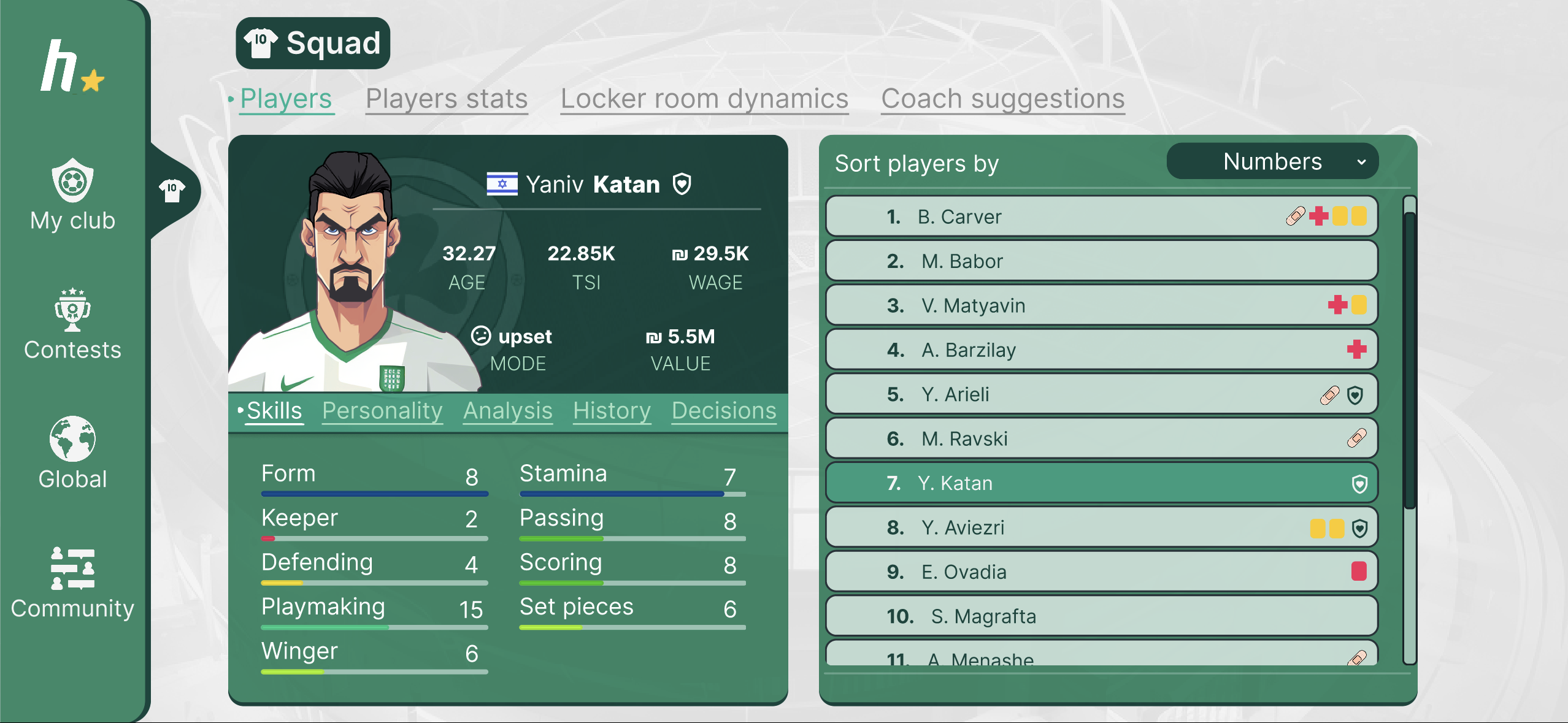Show the Coach suggestions tab

click(x=1003, y=99)
